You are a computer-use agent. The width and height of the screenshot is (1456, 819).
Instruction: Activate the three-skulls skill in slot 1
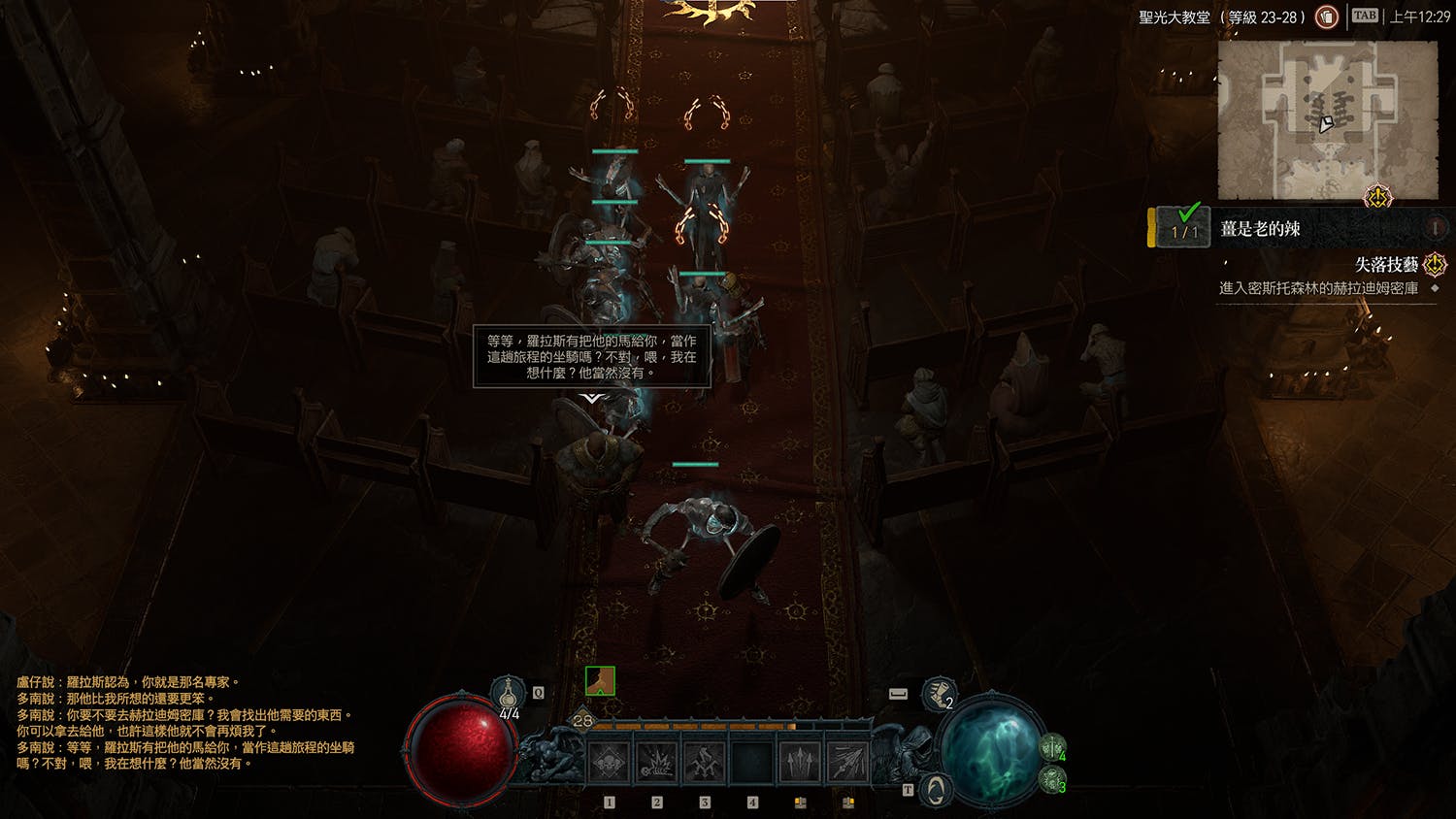point(609,764)
